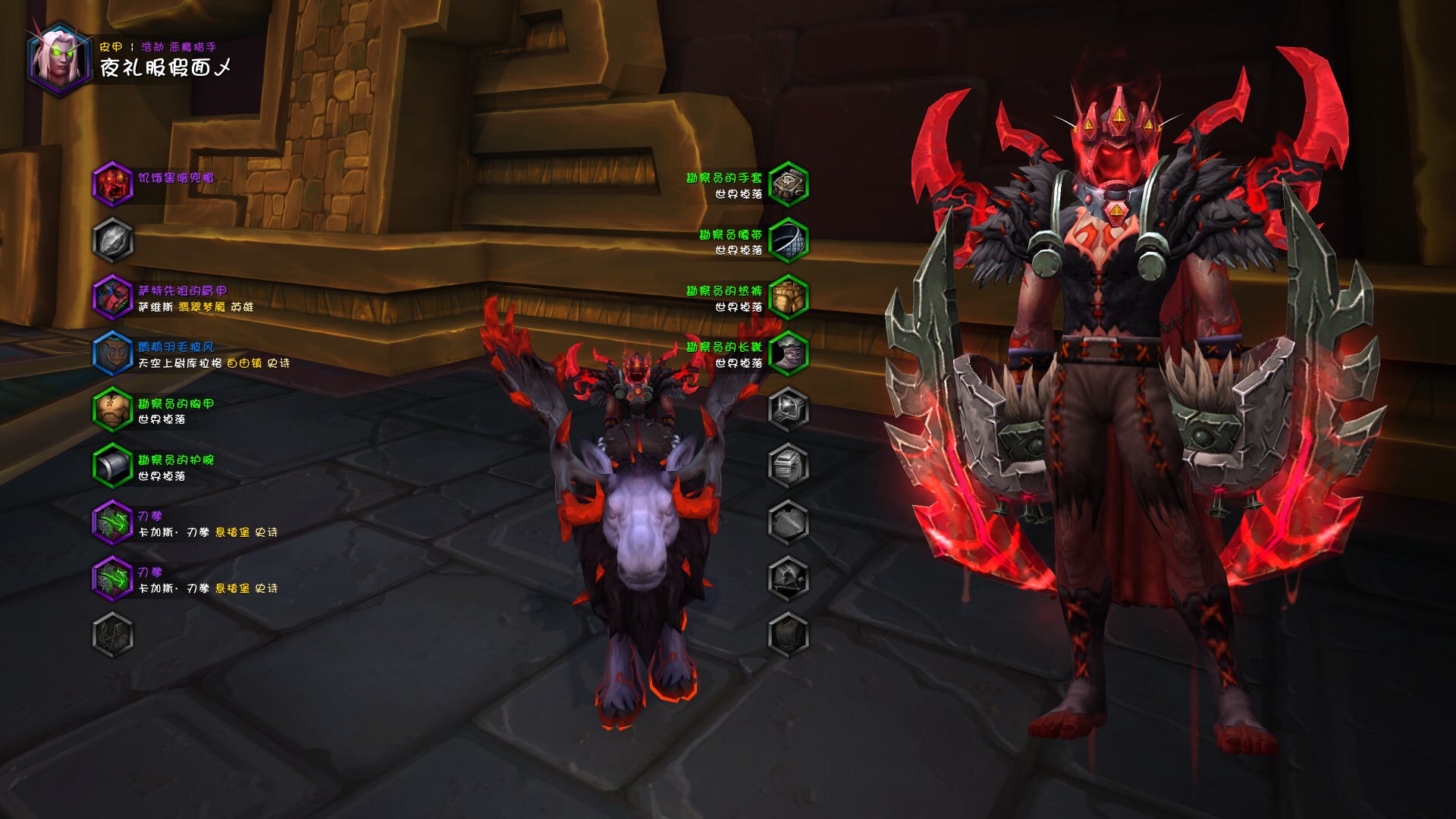Viewport: 1456px width, 819px height.
Task: Select the 勘察员的手套 gloves slot
Action: coord(788,184)
